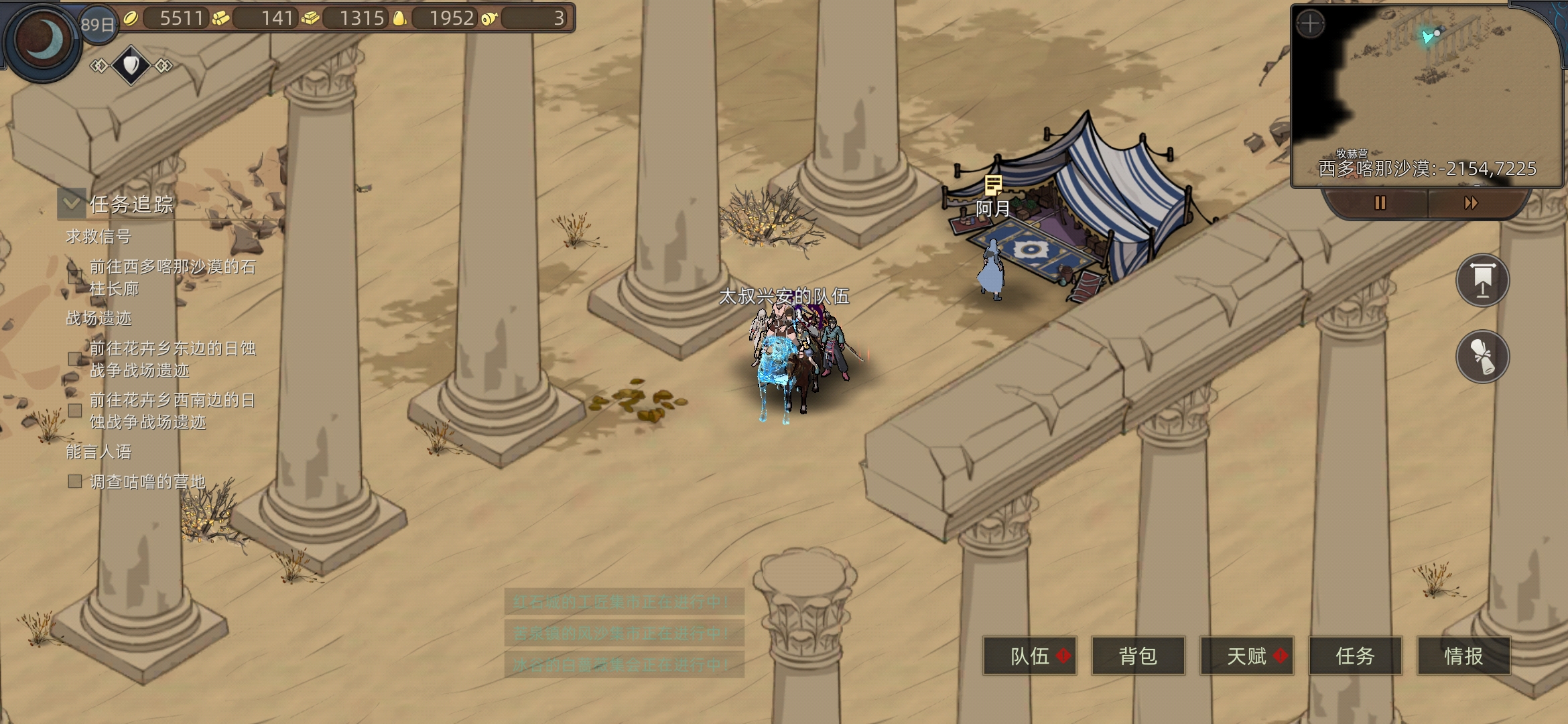1568x724 pixels.
Task: Click the shield stance icon
Action: click(x=131, y=65)
